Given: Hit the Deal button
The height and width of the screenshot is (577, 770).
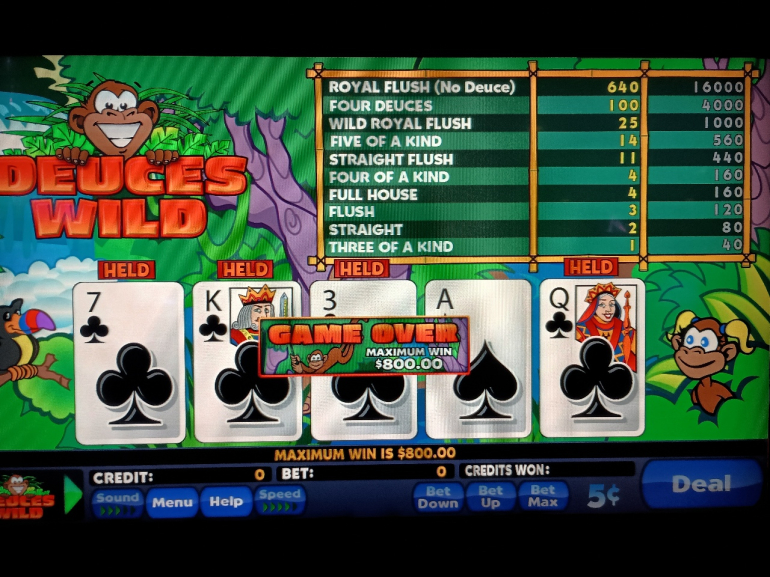Looking at the screenshot, I should (701, 485).
